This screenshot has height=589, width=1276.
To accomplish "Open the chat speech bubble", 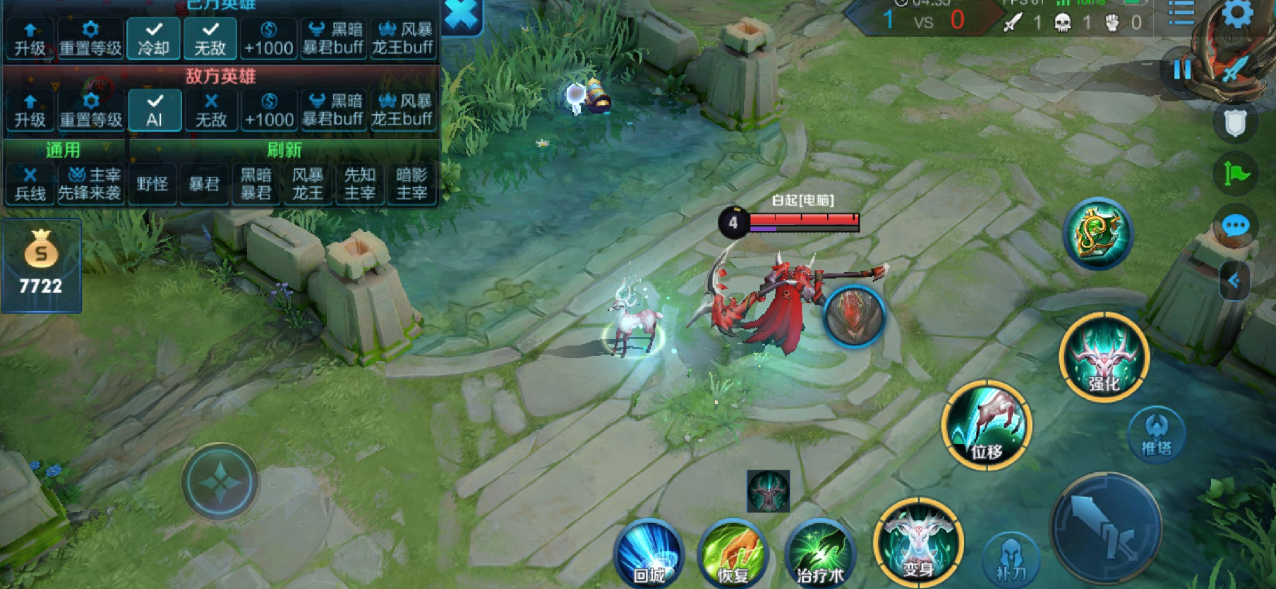I will point(1236,225).
